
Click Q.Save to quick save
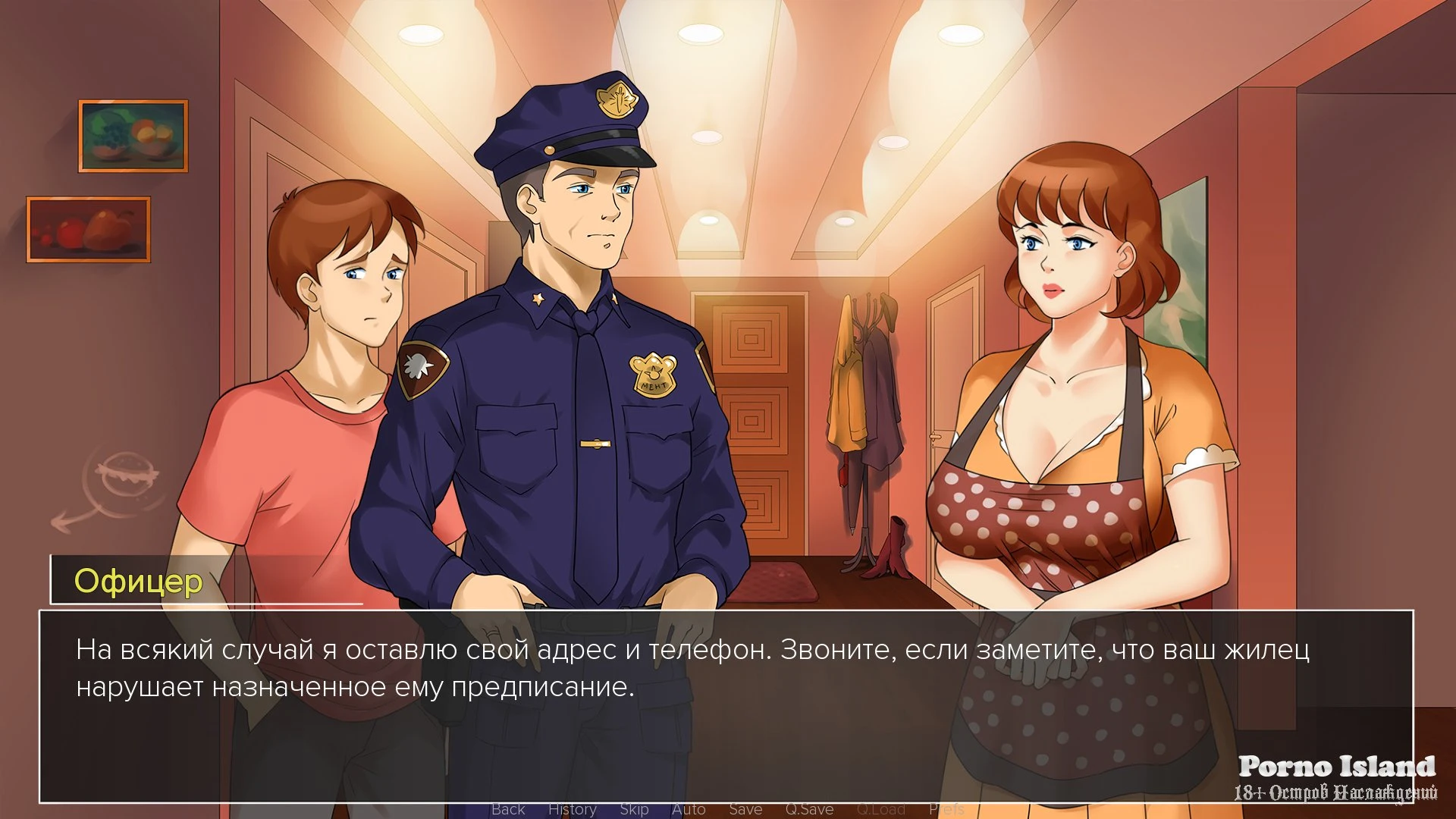pos(809,809)
